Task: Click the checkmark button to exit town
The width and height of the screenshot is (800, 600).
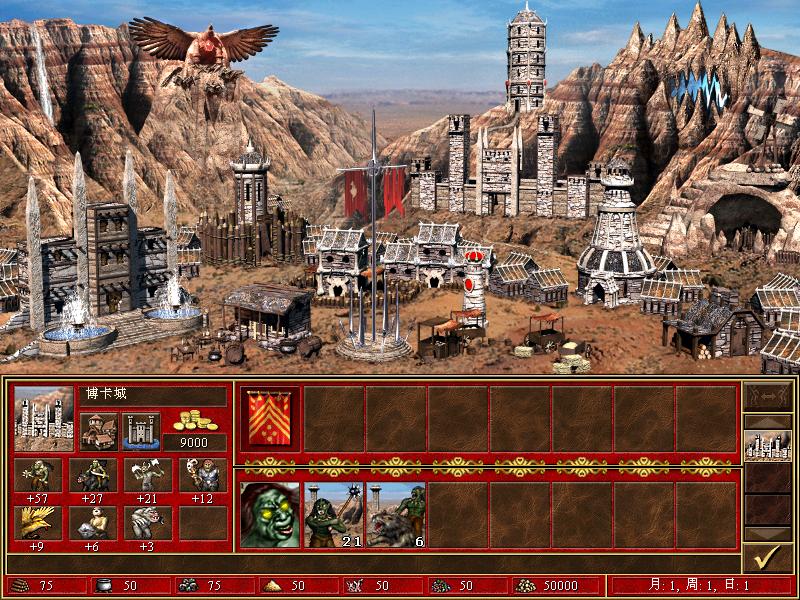Action: 767,558
